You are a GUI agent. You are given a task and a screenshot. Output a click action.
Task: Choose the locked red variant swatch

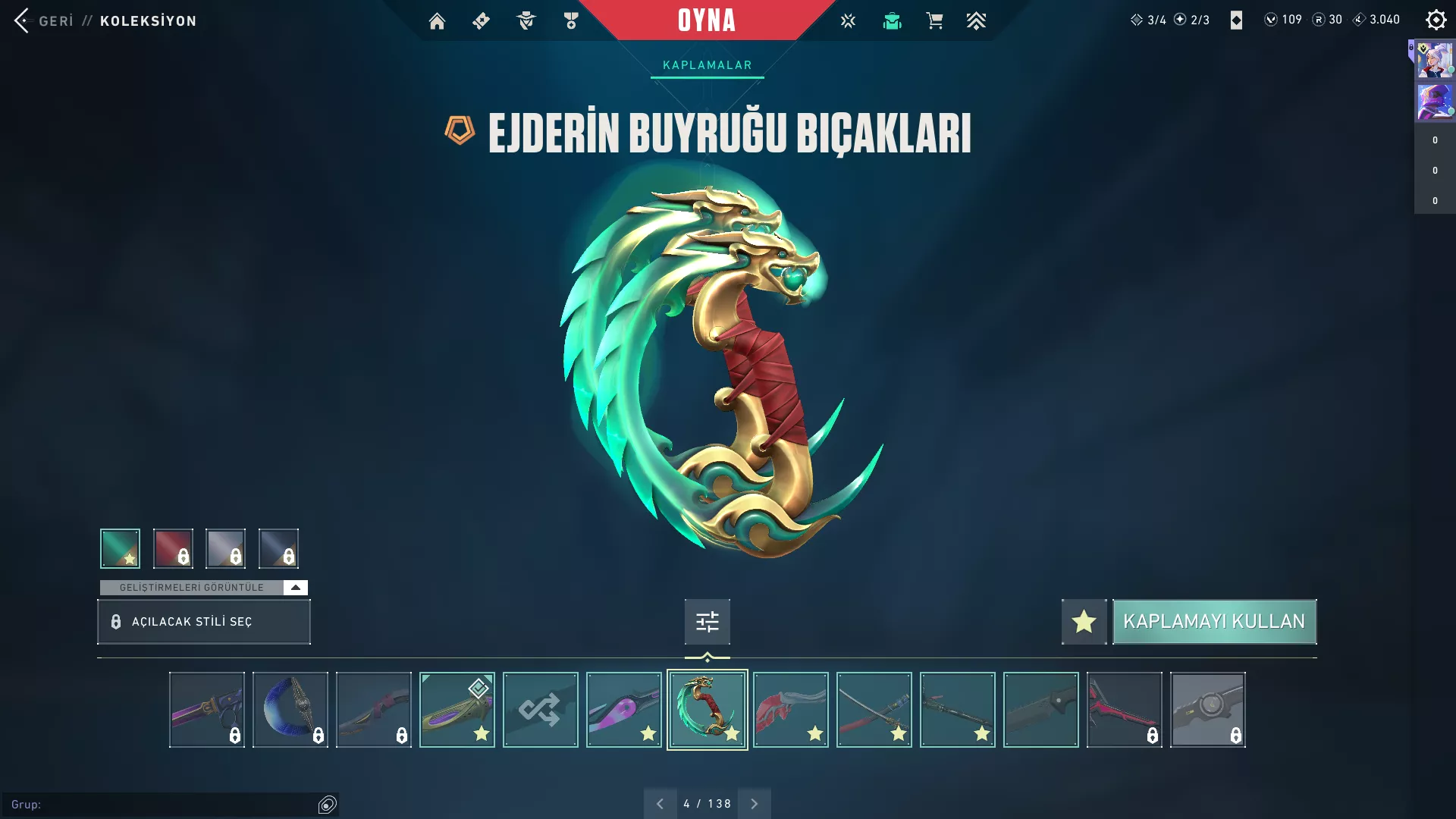173,548
